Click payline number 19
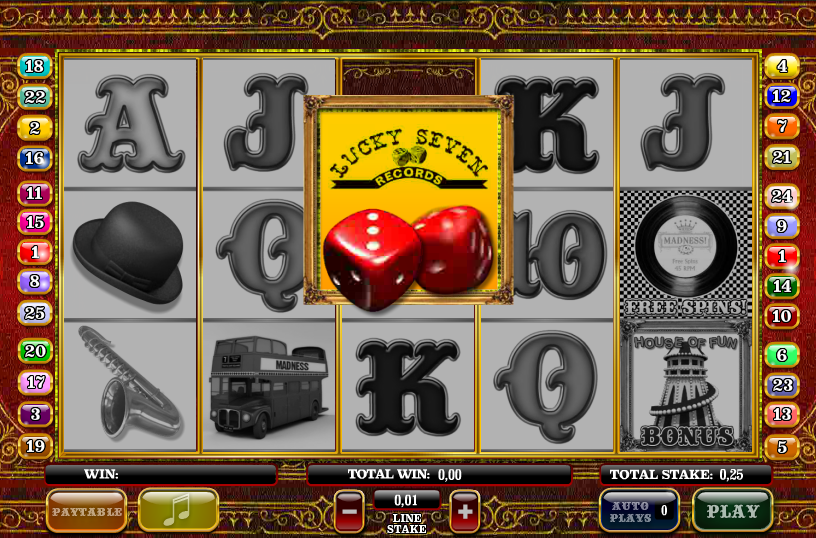The image size is (816, 538). tap(34, 446)
